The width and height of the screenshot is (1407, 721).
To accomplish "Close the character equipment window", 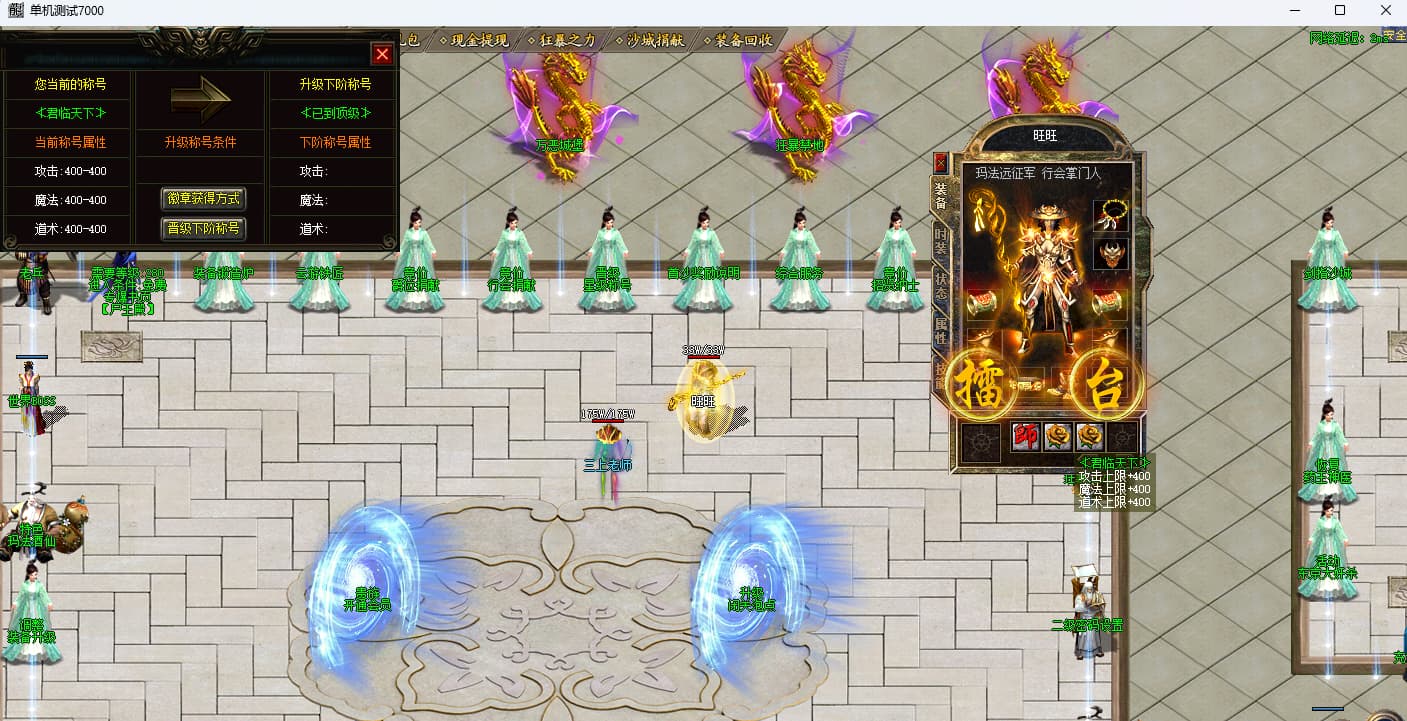I will pyautogui.click(x=940, y=162).
